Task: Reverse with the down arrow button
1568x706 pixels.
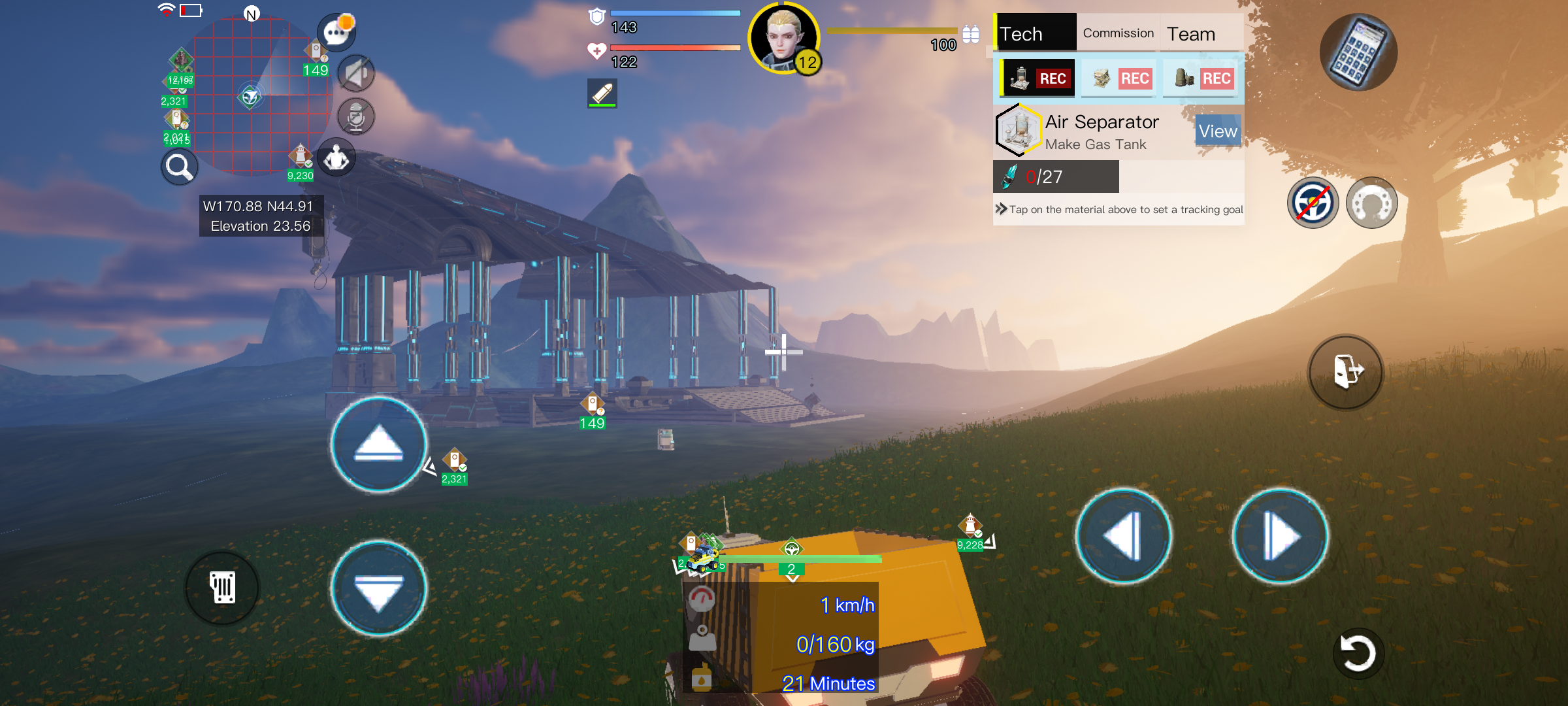Action: [378, 588]
